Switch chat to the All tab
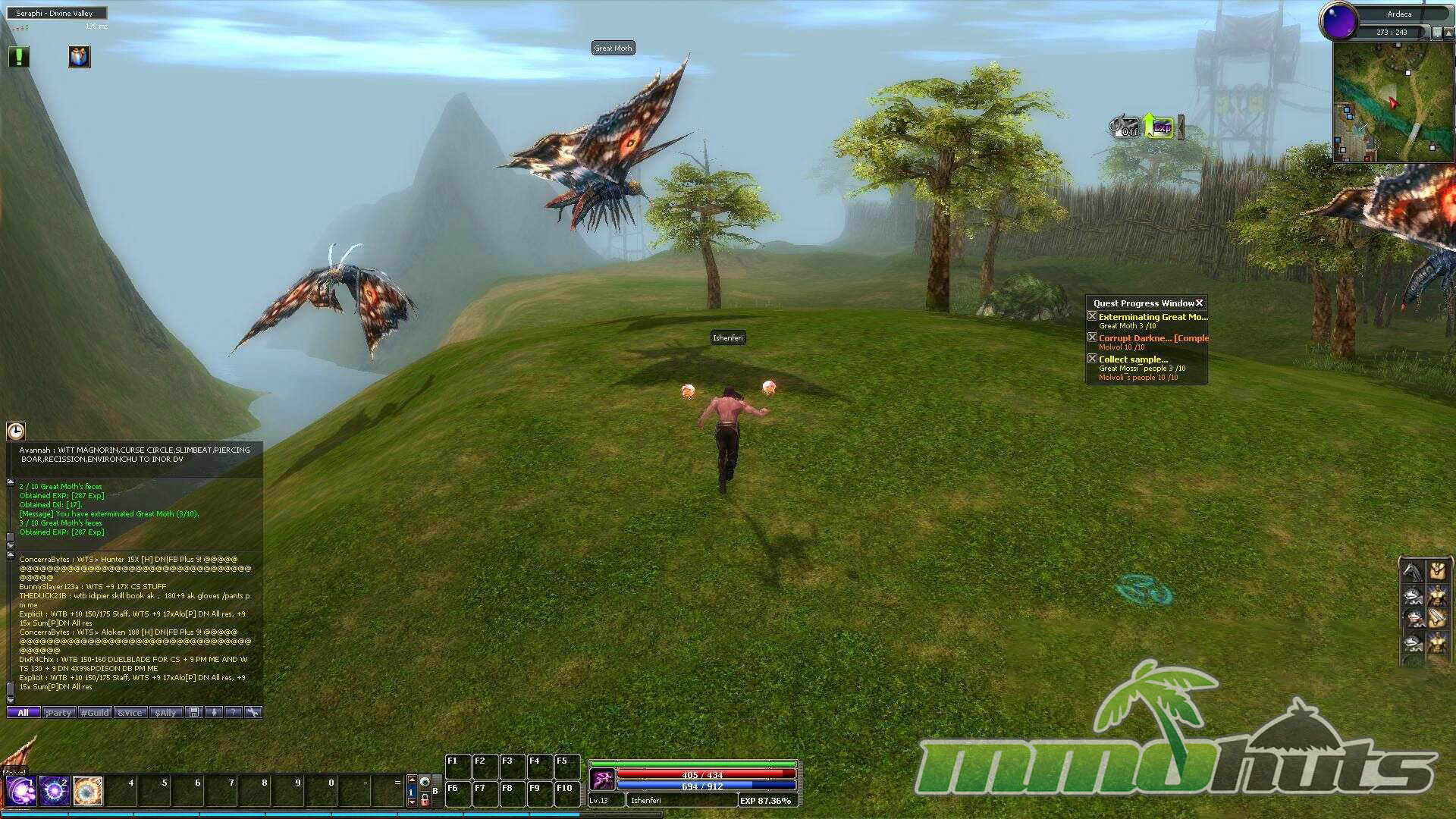The height and width of the screenshot is (819, 1456). (x=23, y=713)
